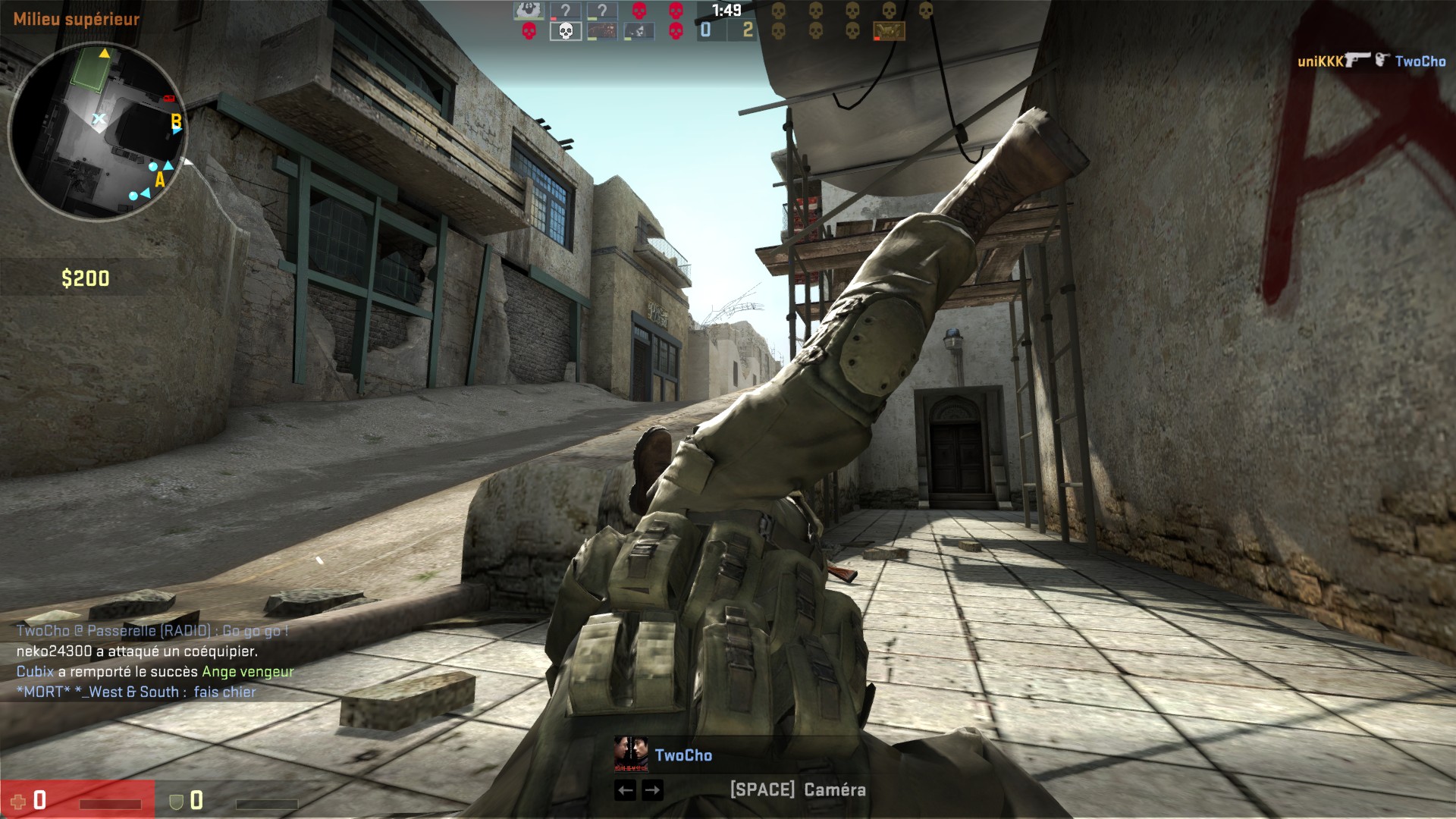
Task: Choose the dark-haired portrait avatar on the scoreboard
Action: 639,31
